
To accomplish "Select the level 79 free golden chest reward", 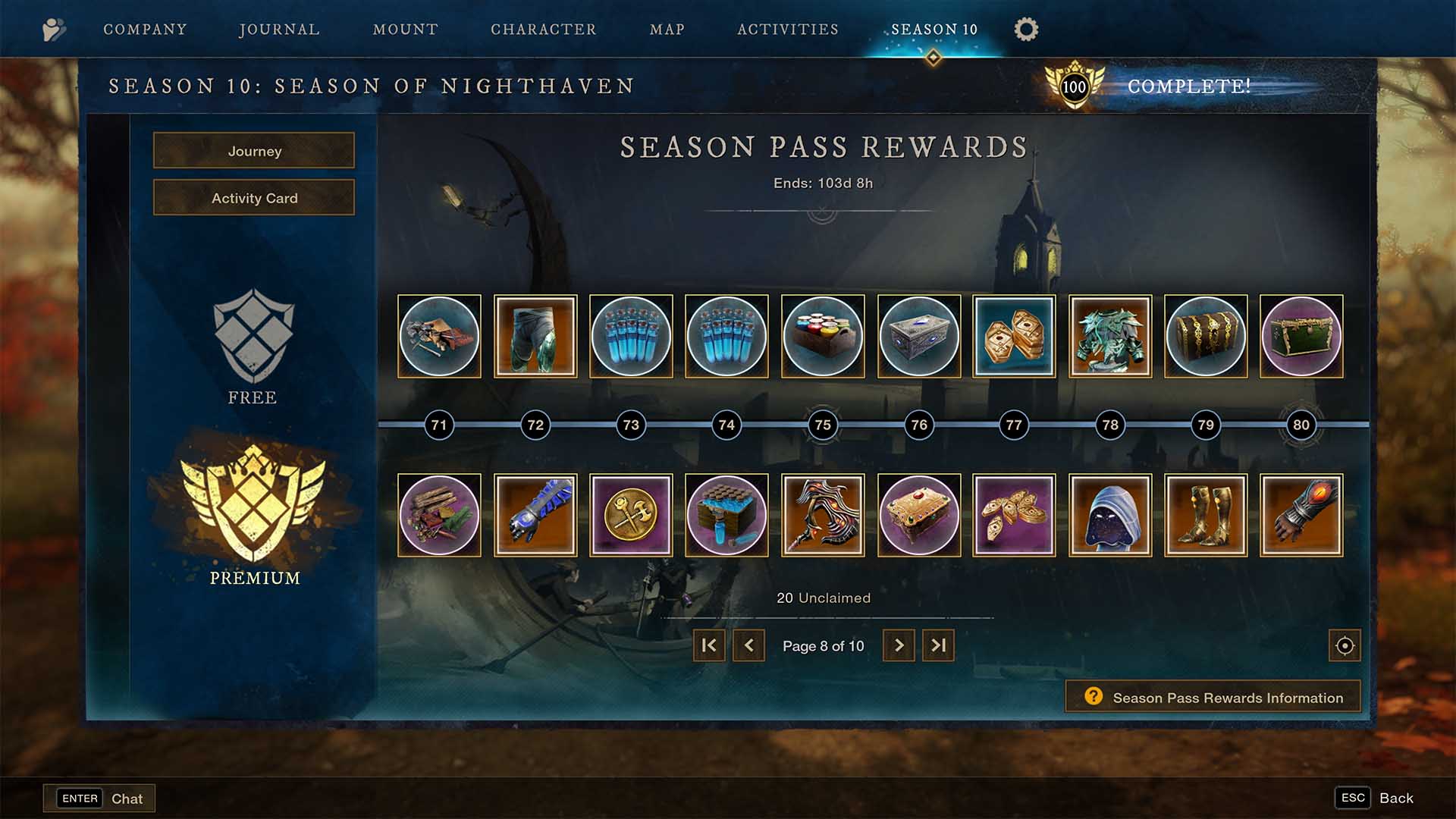I will click(x=1206, y=336).
